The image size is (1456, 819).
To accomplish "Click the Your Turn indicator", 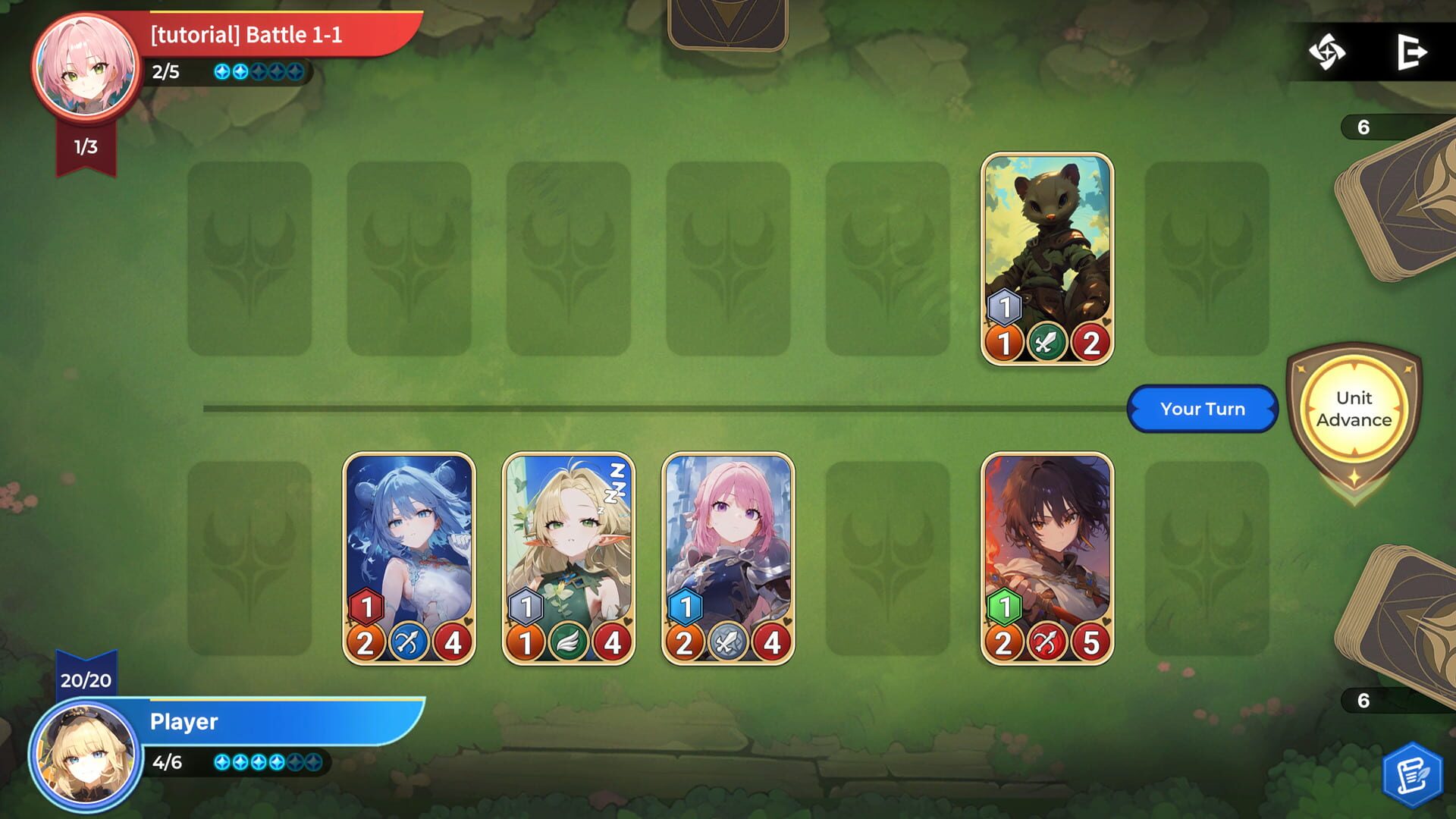I will pyautogui.click(x=1202, y=409).
